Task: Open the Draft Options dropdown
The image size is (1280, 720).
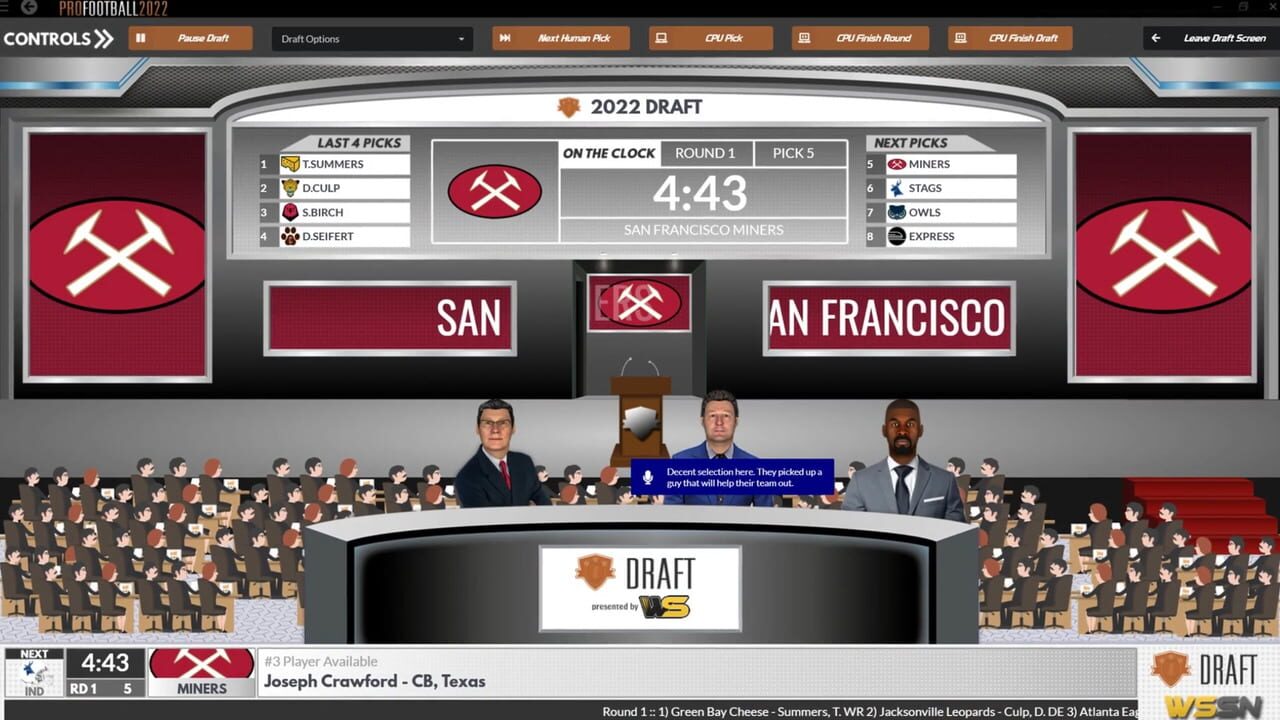Action: click(370, 37)
